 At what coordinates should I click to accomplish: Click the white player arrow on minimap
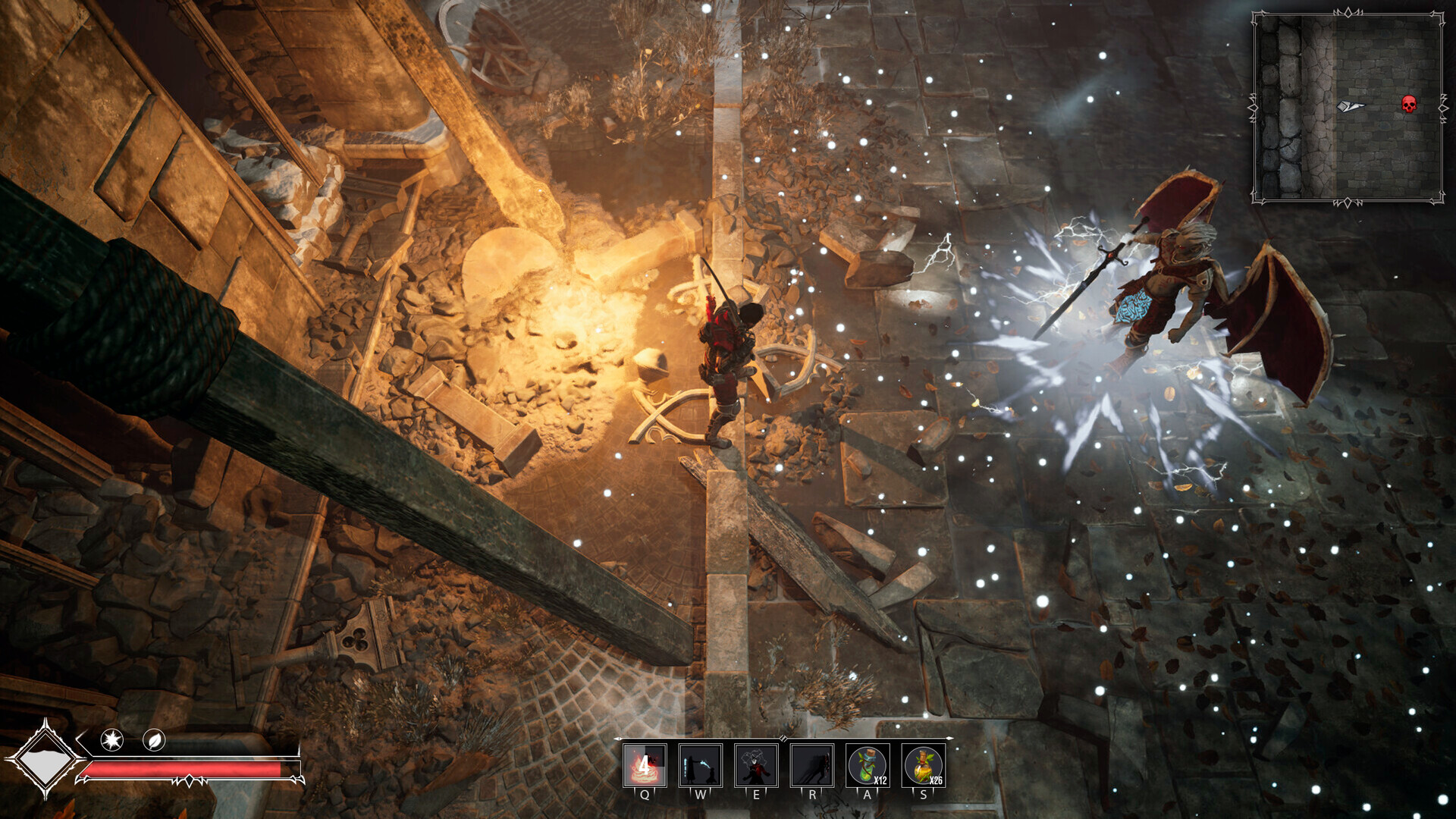pyautogui.click(x=1350, y=106)
